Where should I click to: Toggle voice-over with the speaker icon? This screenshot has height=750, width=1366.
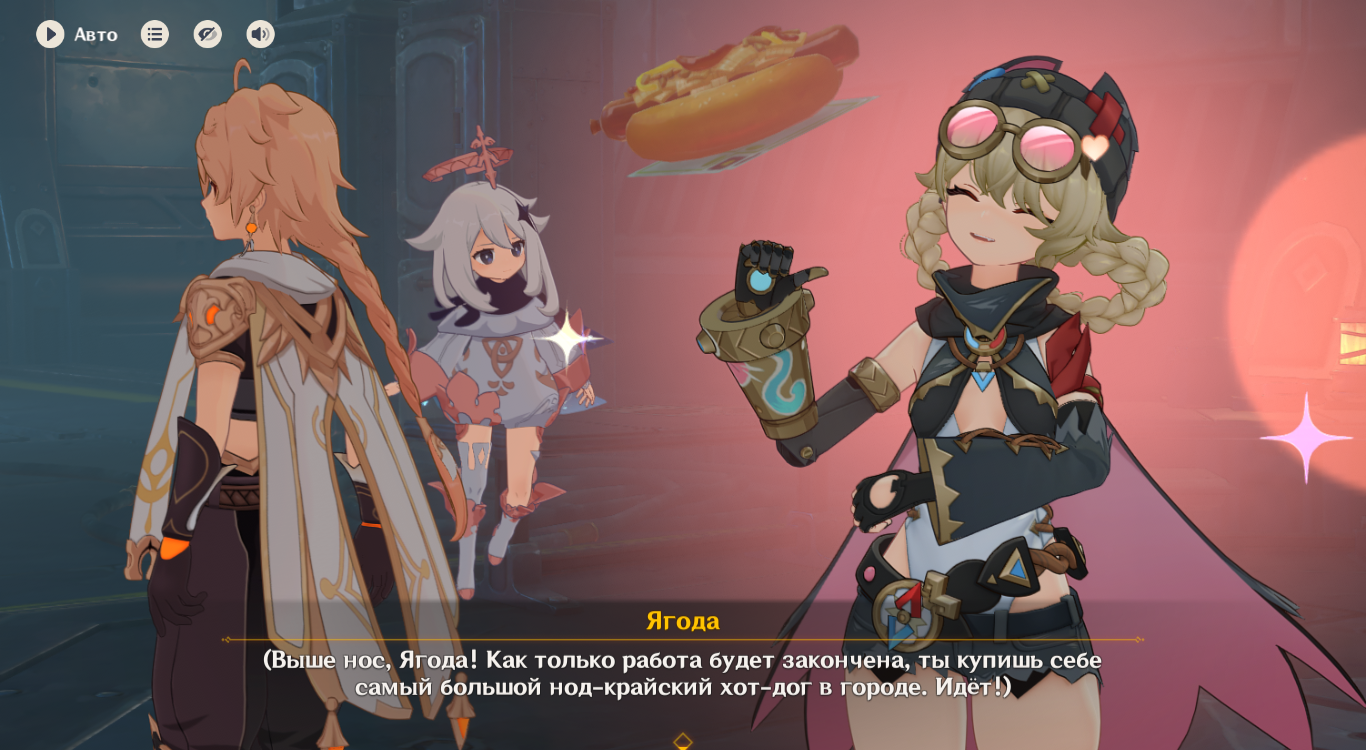260,35
